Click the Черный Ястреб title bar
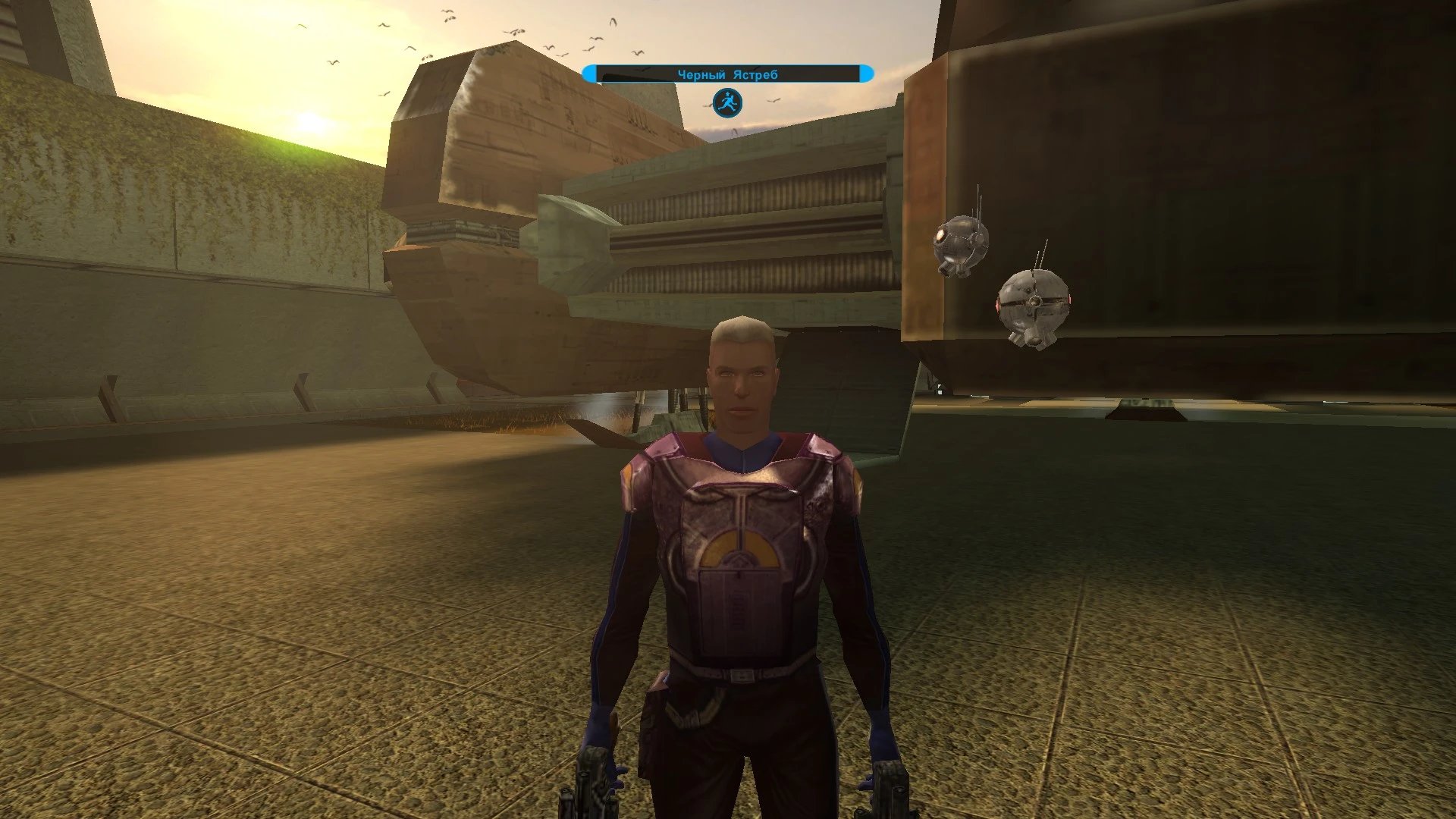Viewport: 1456px width, 819px height. point(726,72)
